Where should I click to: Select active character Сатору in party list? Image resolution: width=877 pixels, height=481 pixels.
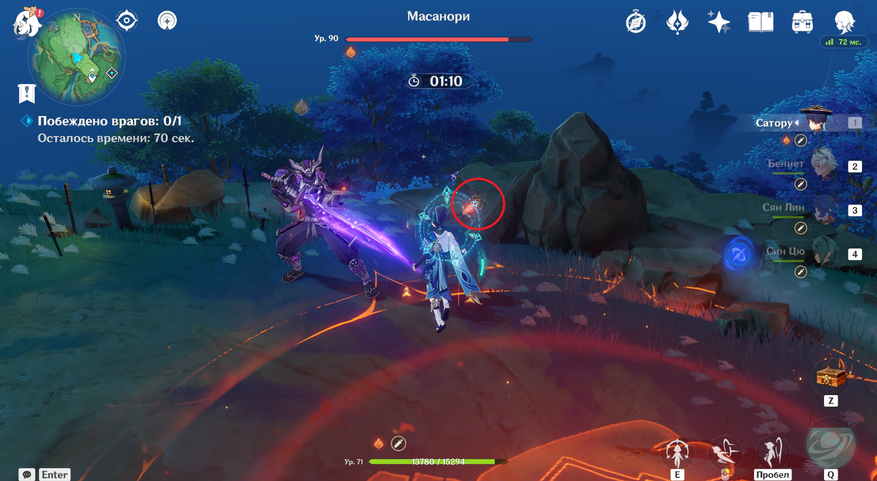(x=817, y=123)
